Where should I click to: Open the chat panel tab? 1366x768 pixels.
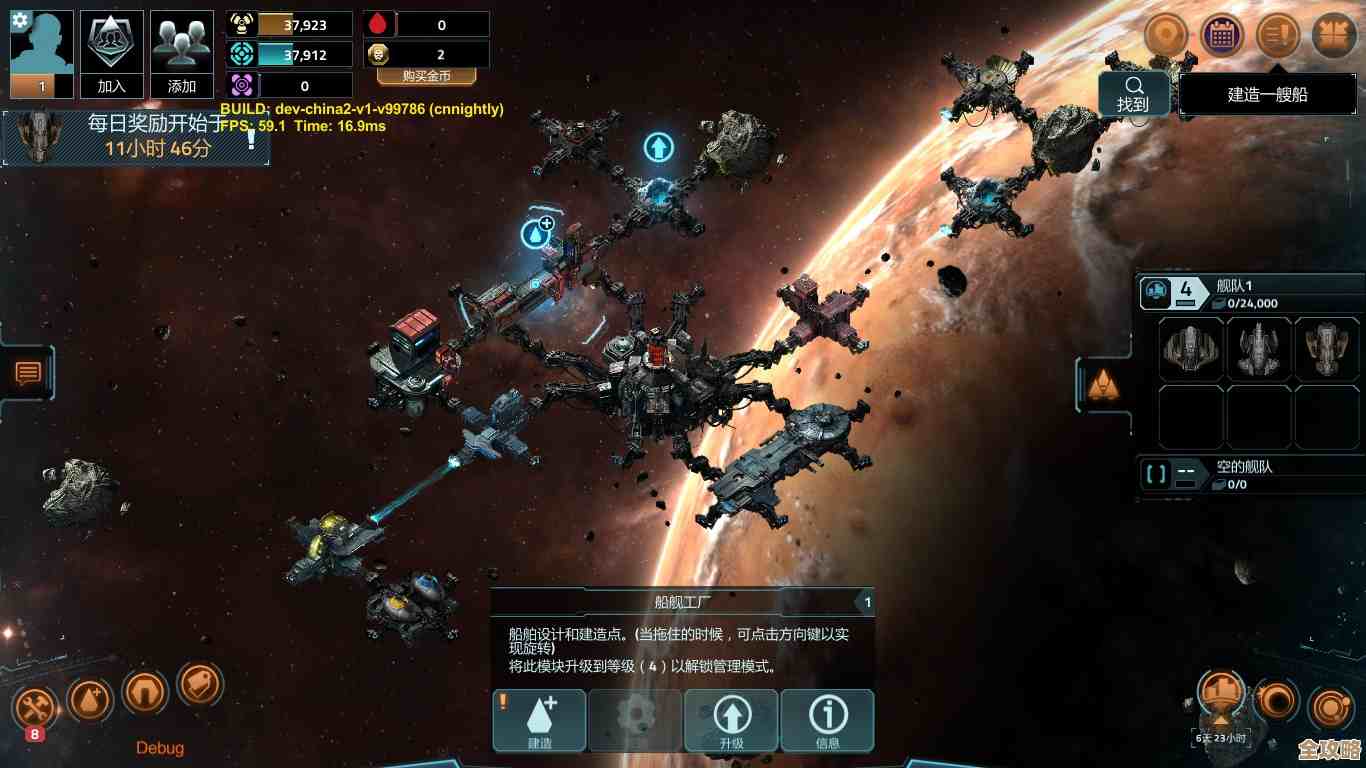click(28, 373)
